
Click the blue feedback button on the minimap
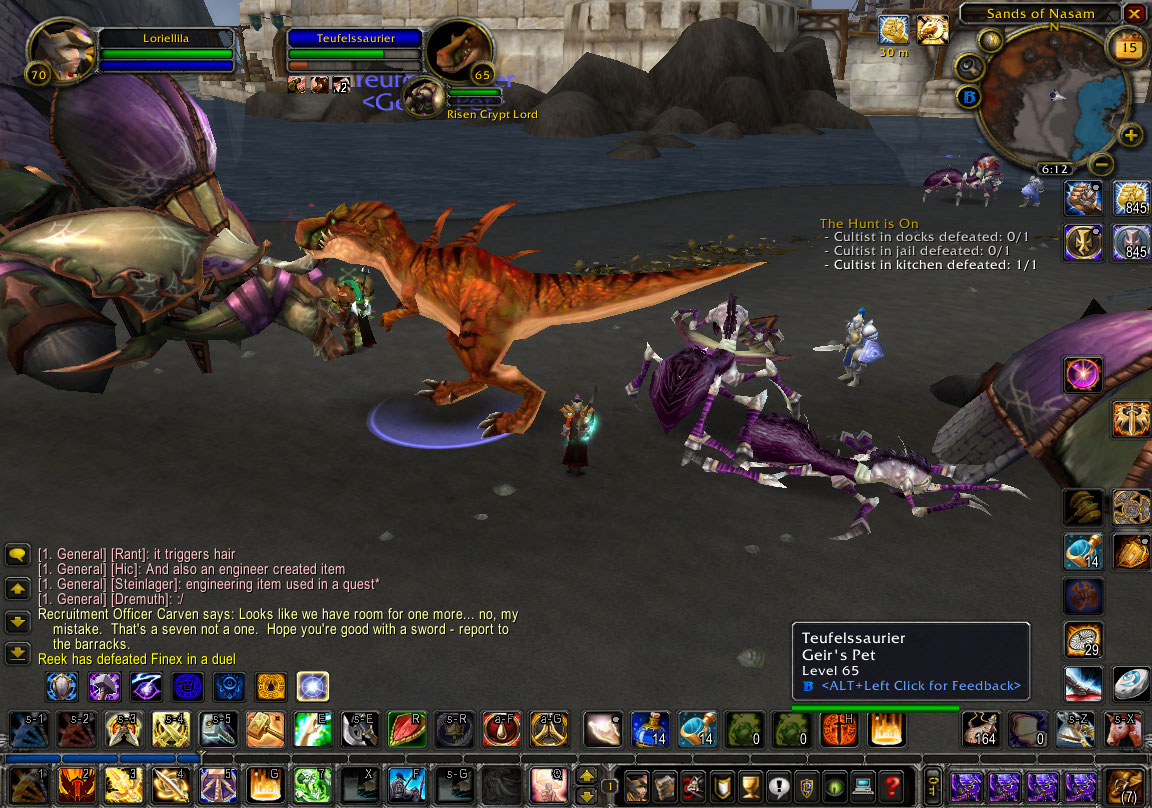coord(969,98)
